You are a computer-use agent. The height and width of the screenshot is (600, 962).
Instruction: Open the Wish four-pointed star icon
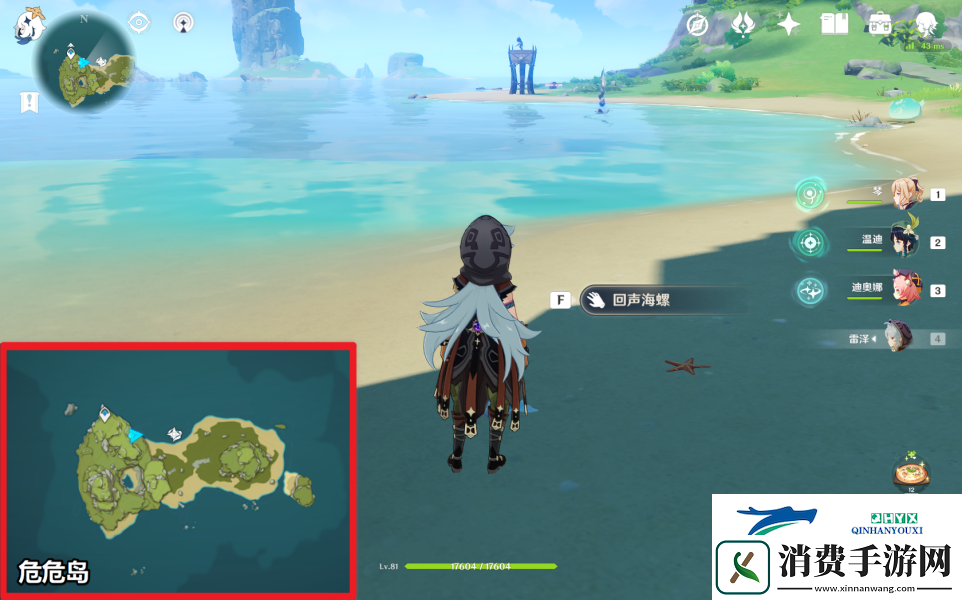pos(789,25)
